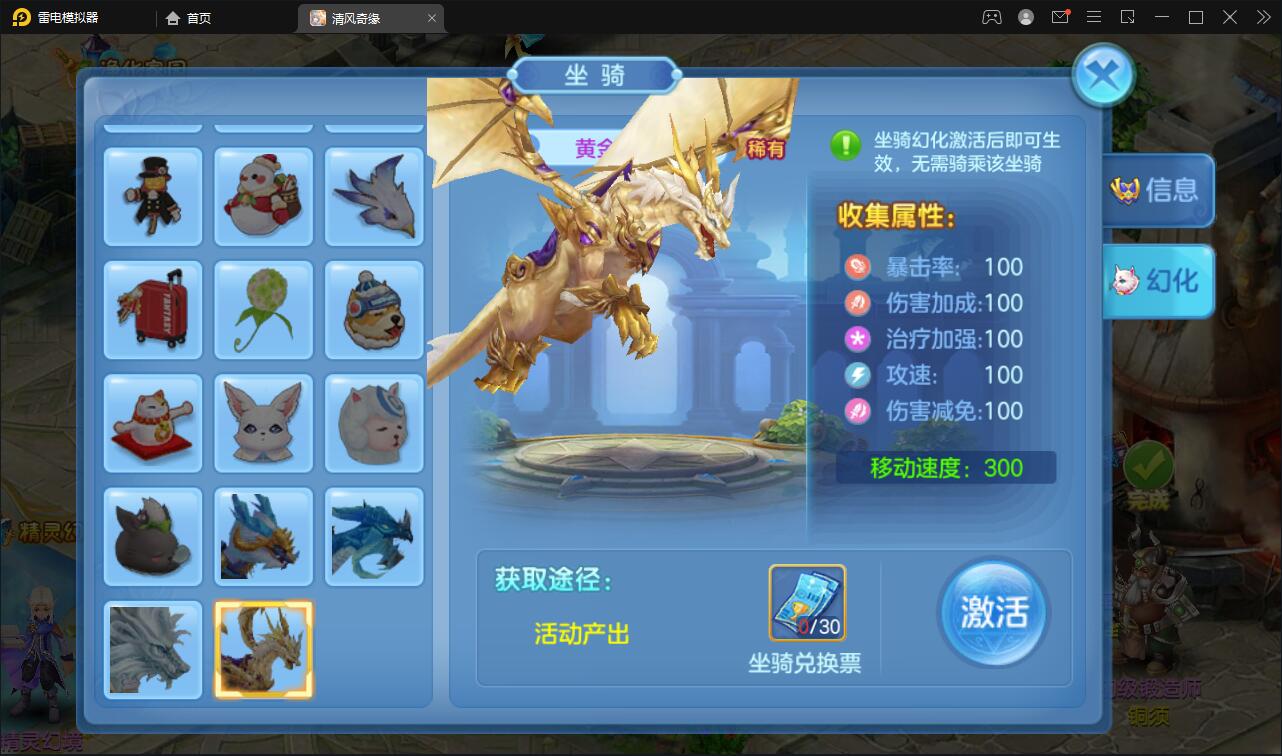Screen dimensions: 1282x756
Task: Select the Shiba dog mount icon
Action: pos(374,310)
